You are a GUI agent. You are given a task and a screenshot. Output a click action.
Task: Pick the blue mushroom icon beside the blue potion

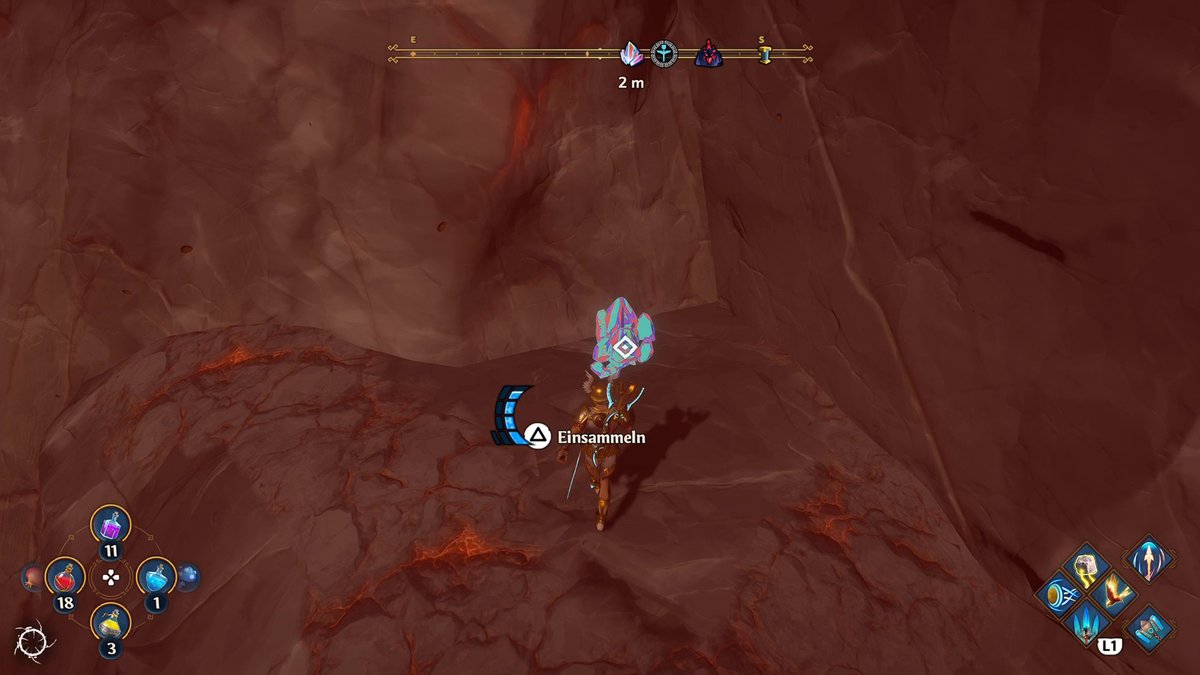click(x=188, y=577)
